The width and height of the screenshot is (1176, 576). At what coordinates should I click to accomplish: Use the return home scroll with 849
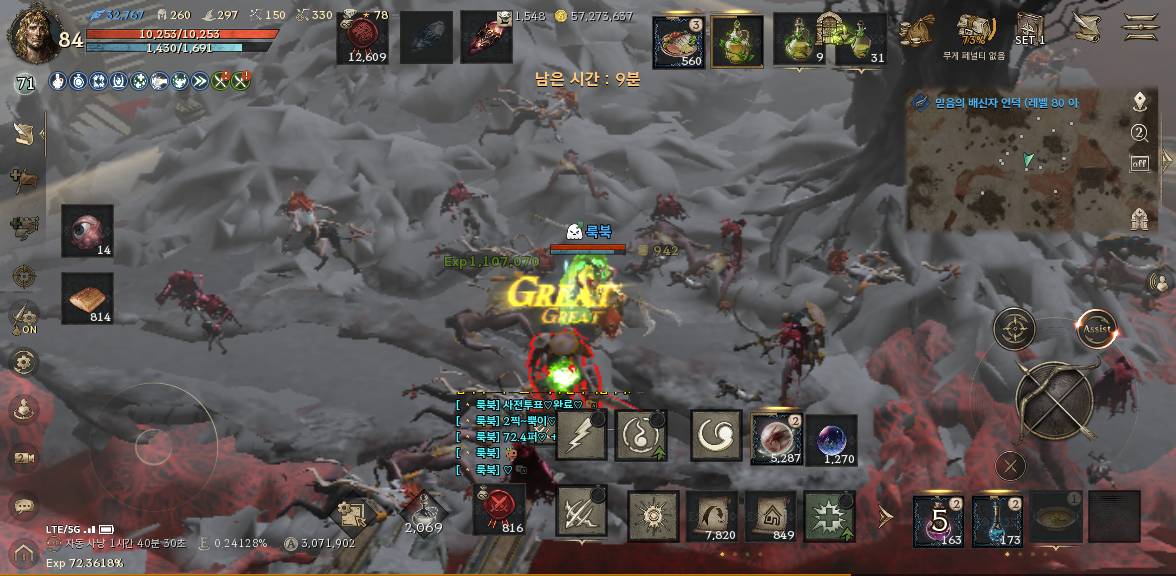(x=770, y=516)
